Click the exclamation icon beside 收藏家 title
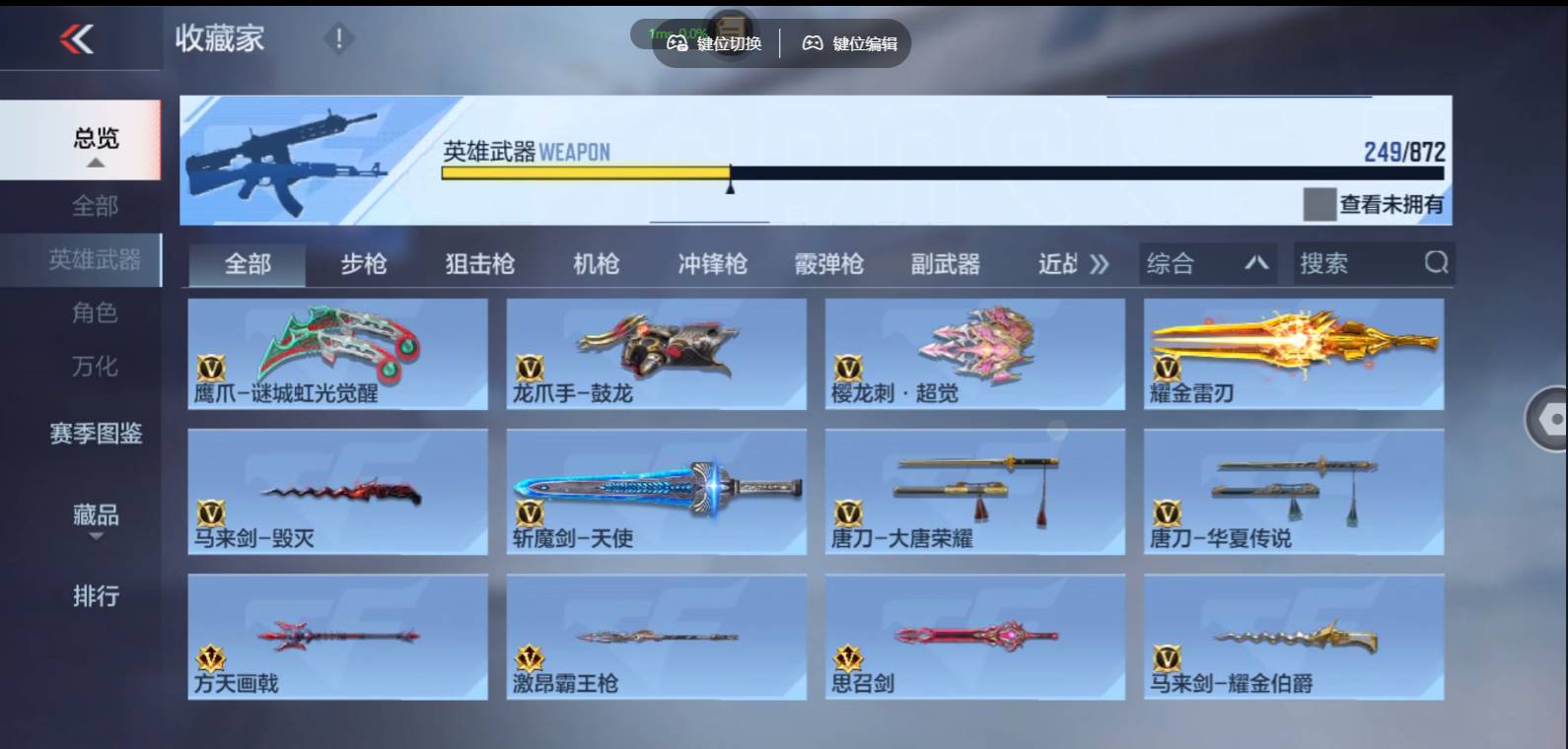 point(339,37)
